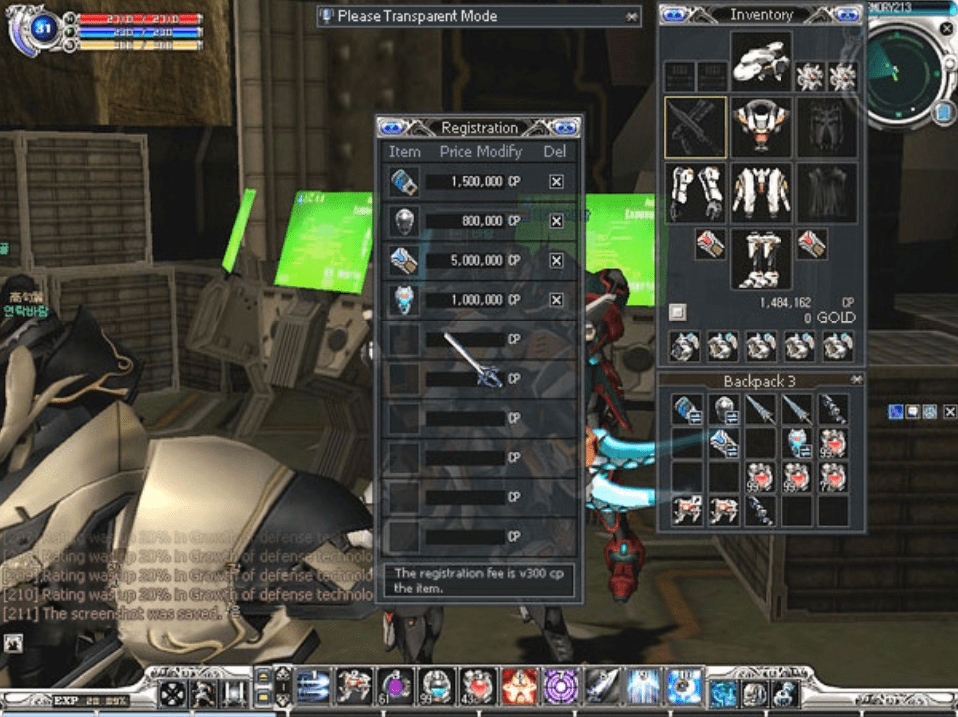958x717 pixels.
Task: Delete the 1,500,000 CP registration listing
Action: click(x=556, y=182)
